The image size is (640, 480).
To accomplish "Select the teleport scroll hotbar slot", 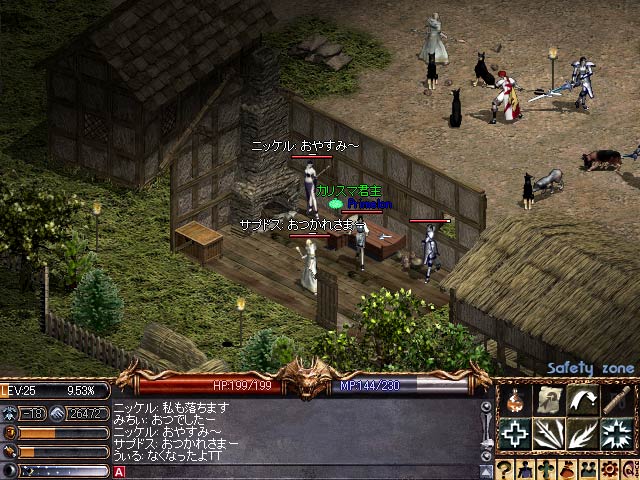I will [x=549, y=401].
